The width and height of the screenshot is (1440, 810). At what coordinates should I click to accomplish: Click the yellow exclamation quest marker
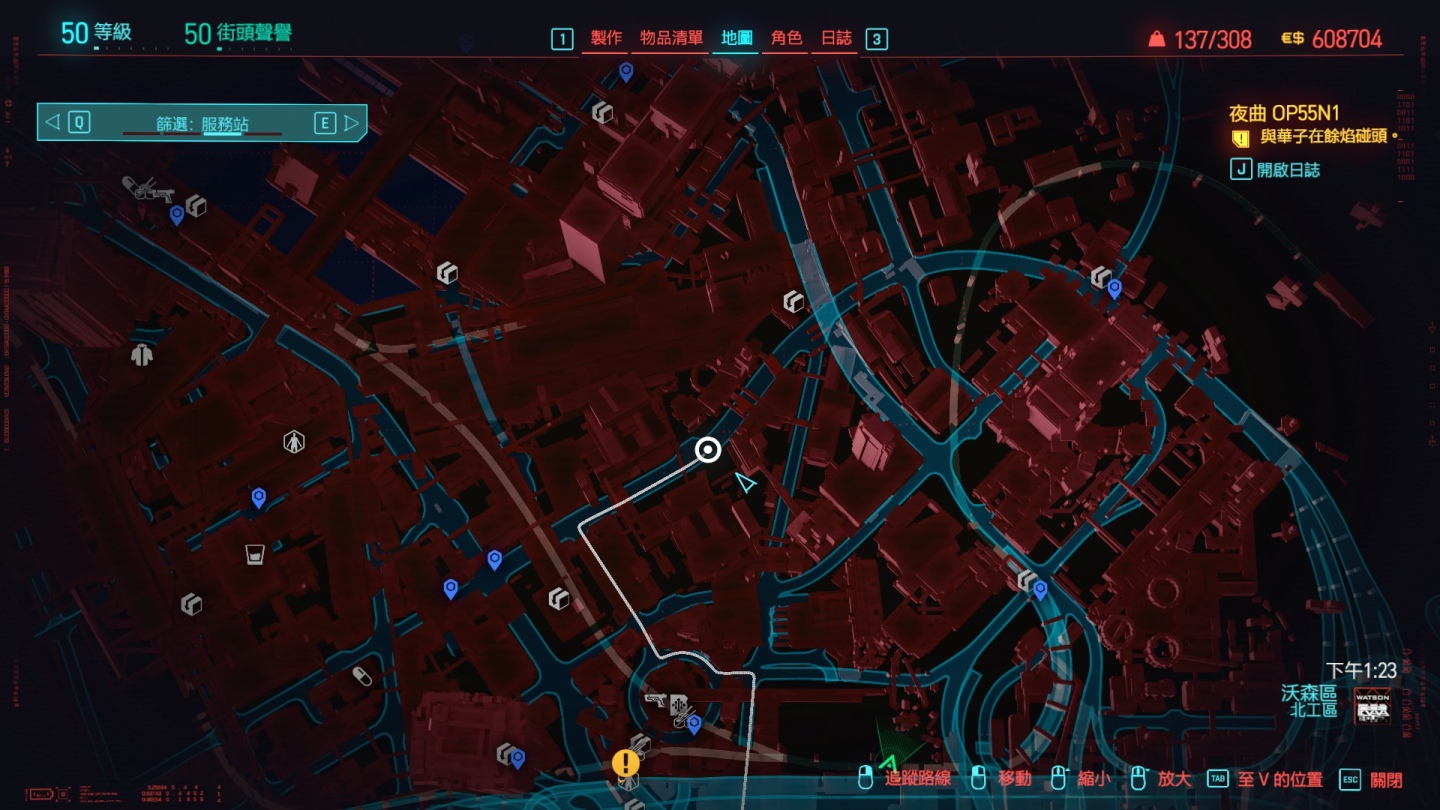626,763
